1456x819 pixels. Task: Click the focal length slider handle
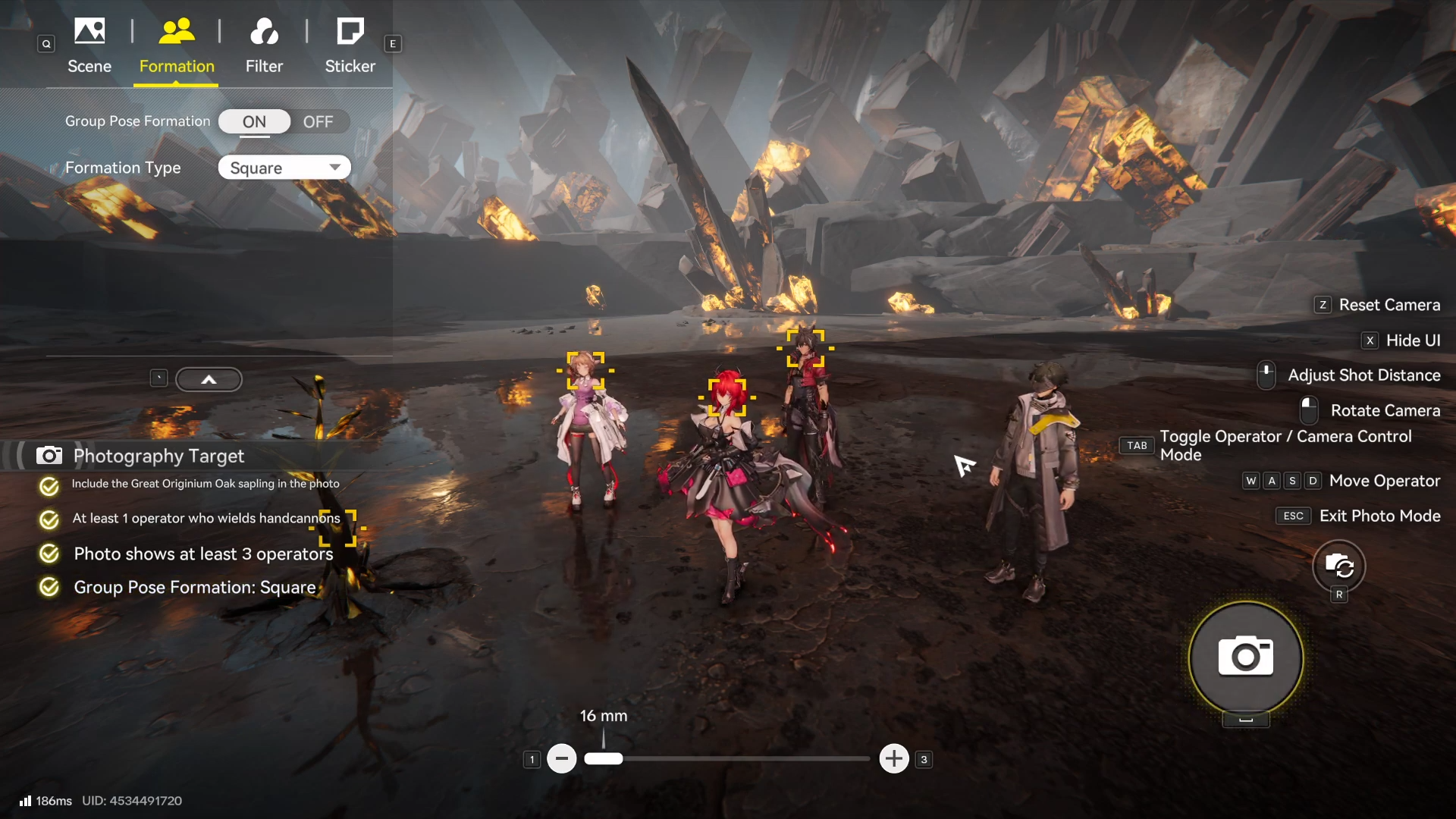[604, 758]
